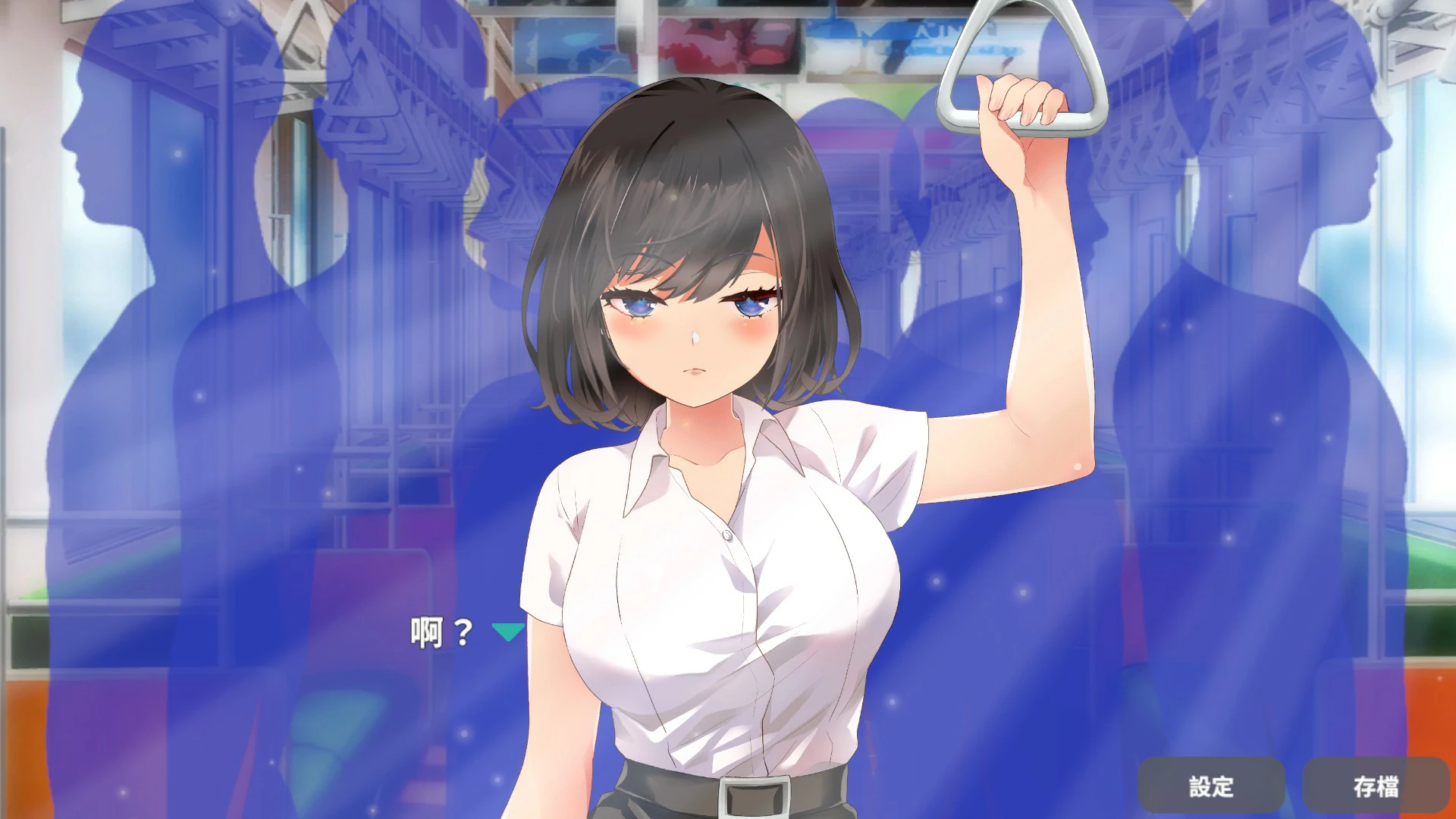Click the train window on the far left

point(30,379)
